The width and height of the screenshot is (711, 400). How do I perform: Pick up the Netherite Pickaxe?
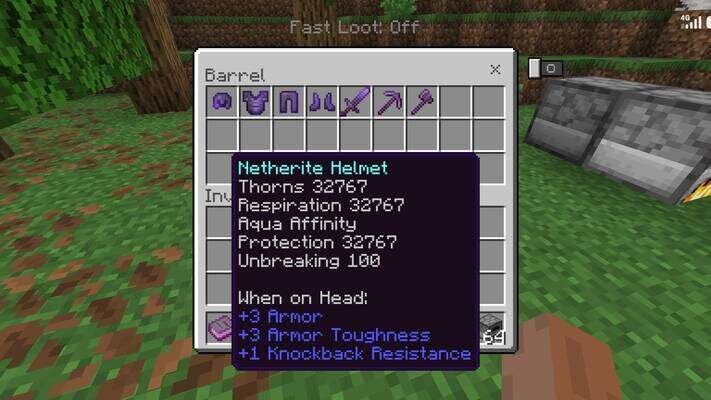coord(389,101)
